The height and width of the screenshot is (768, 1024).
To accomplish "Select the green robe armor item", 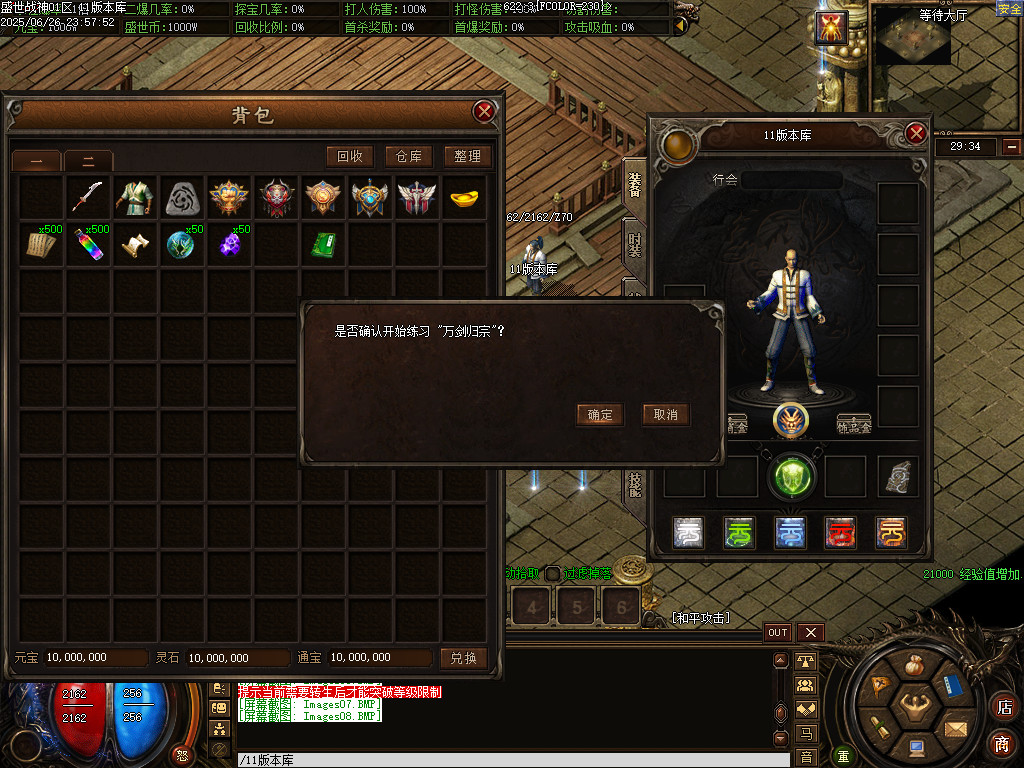I will (135, 197).
